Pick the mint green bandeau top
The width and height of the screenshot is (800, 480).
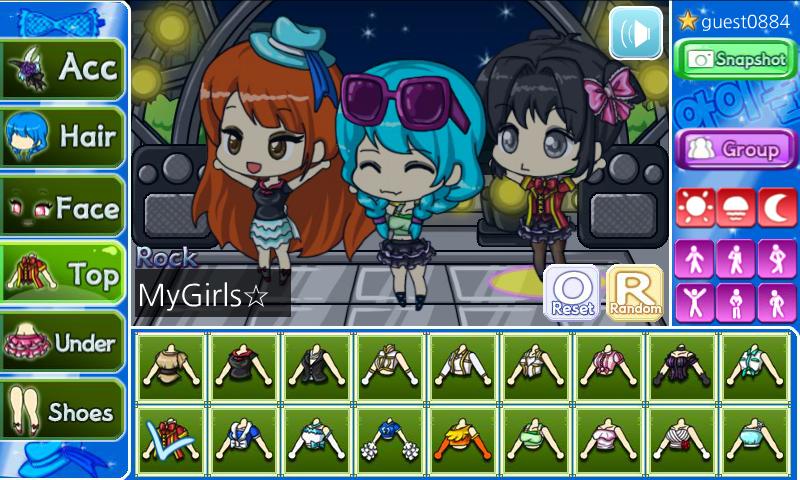tap(536, 440)
